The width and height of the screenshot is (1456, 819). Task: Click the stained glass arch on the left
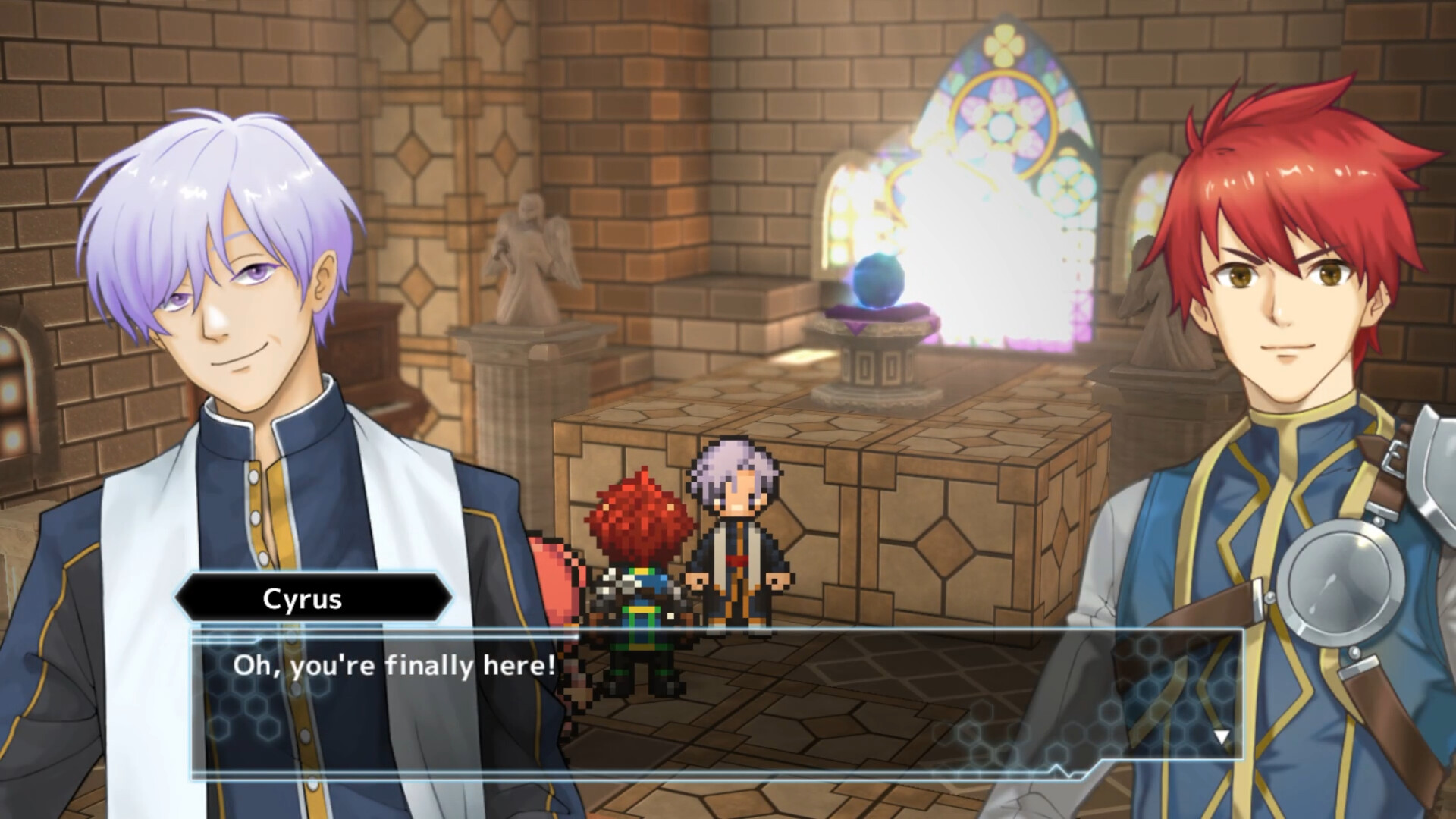click(842, 212)
